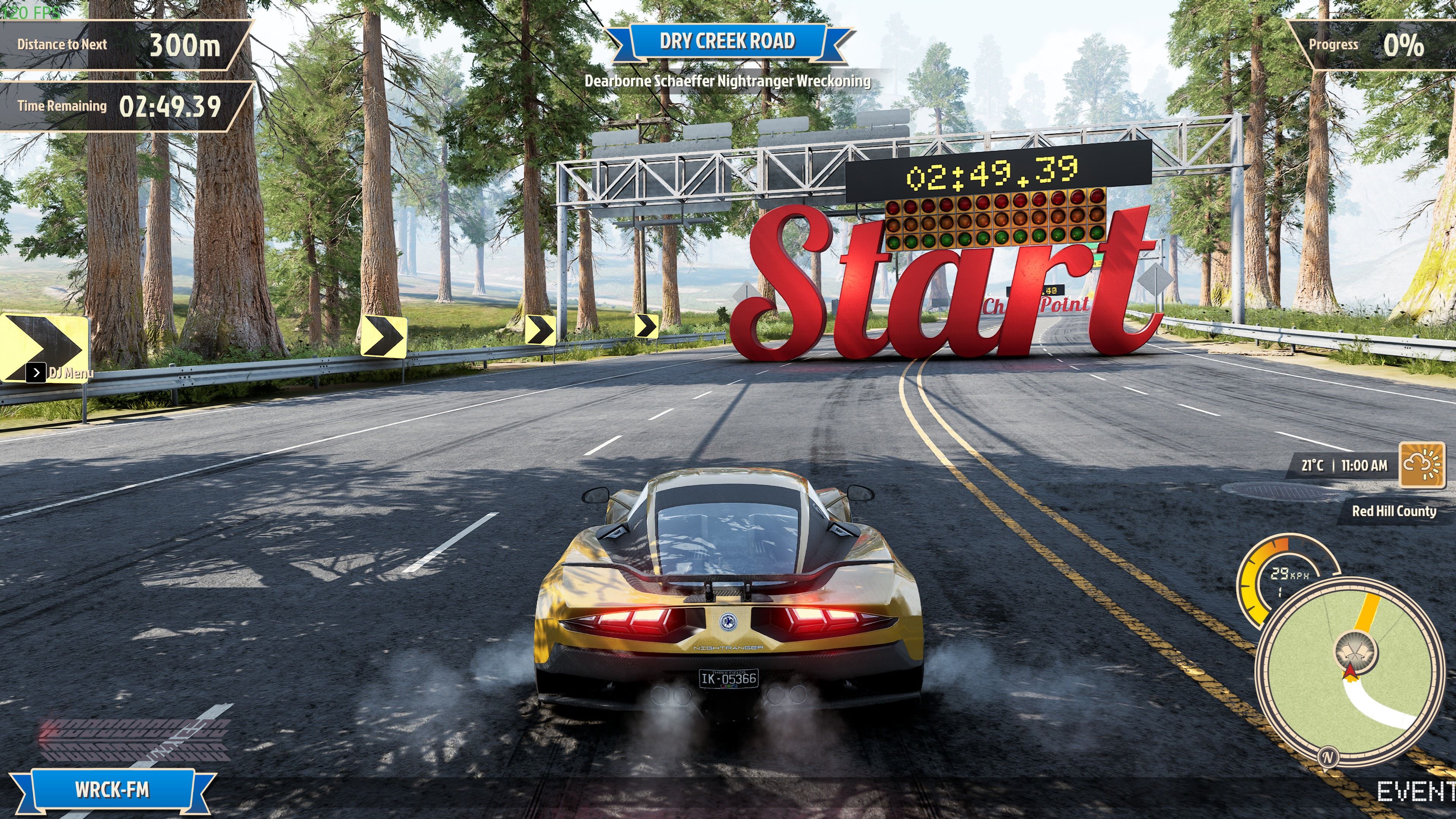1456x819 pixels.
Task: Open the WRCK-FM radio station banner
Action: click(112, 789)
